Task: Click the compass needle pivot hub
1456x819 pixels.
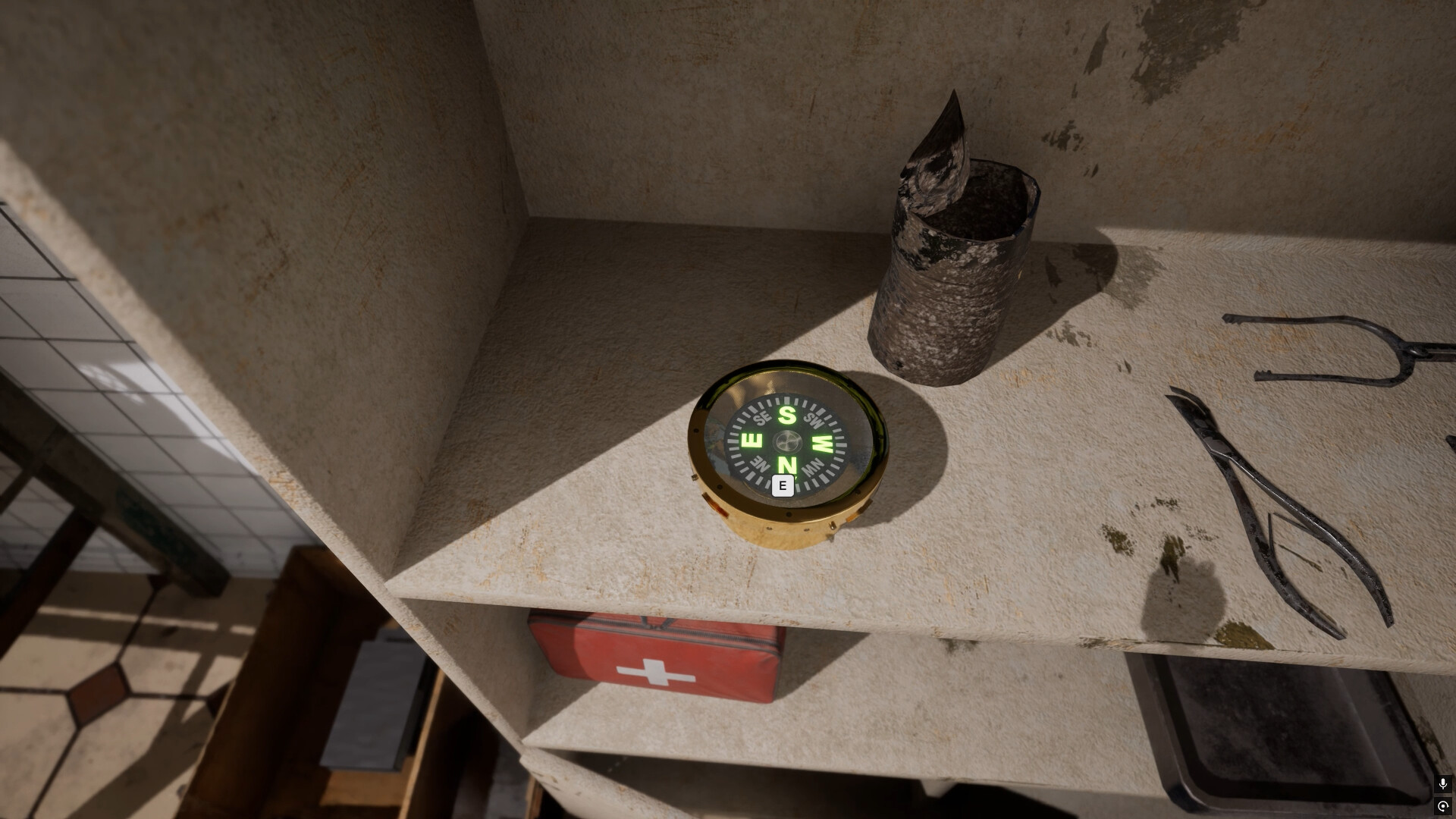Action: pos(787,441)
